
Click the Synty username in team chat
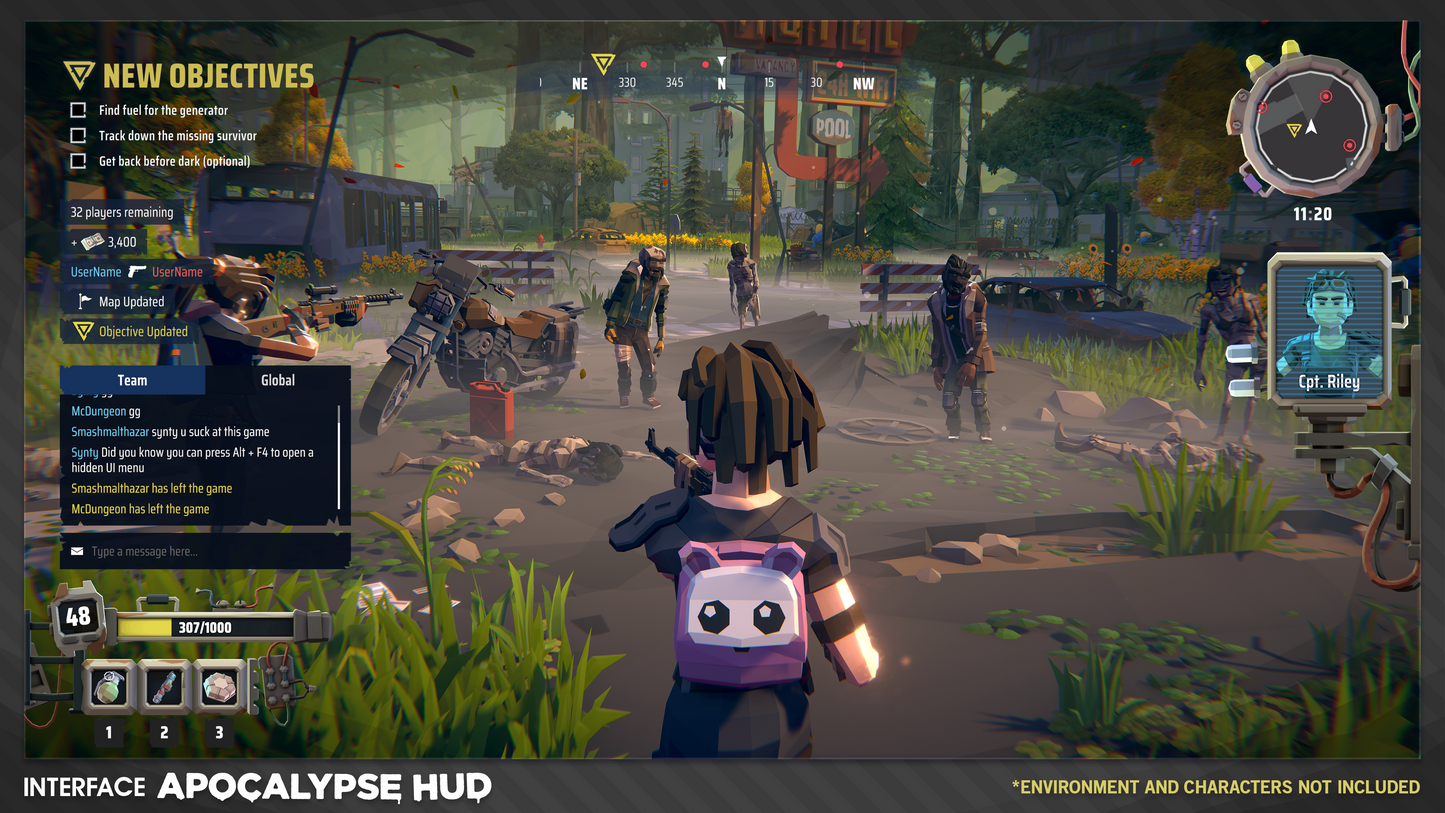[x=85, y=453]
